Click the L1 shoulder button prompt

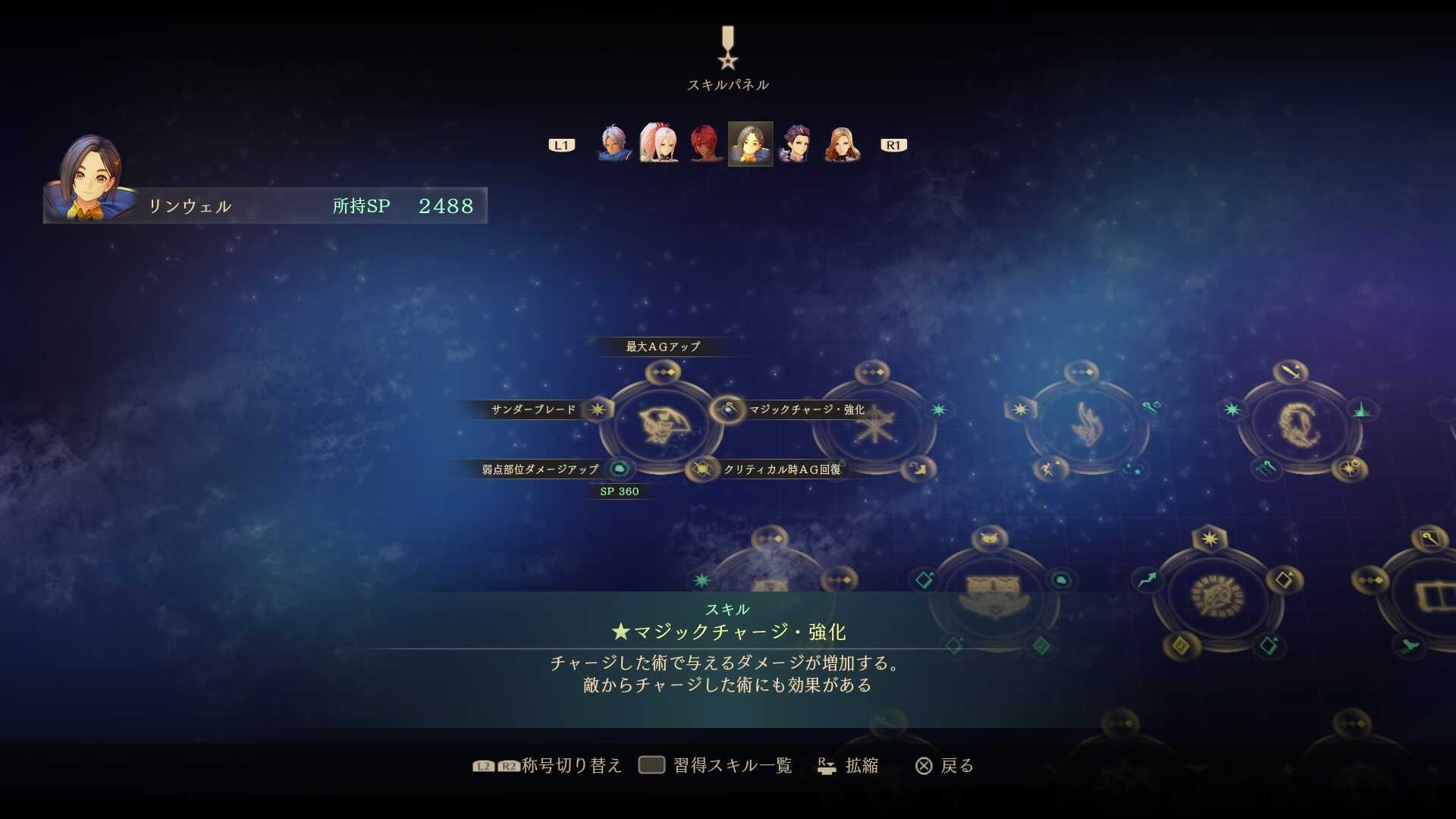(x=561, y=144)
